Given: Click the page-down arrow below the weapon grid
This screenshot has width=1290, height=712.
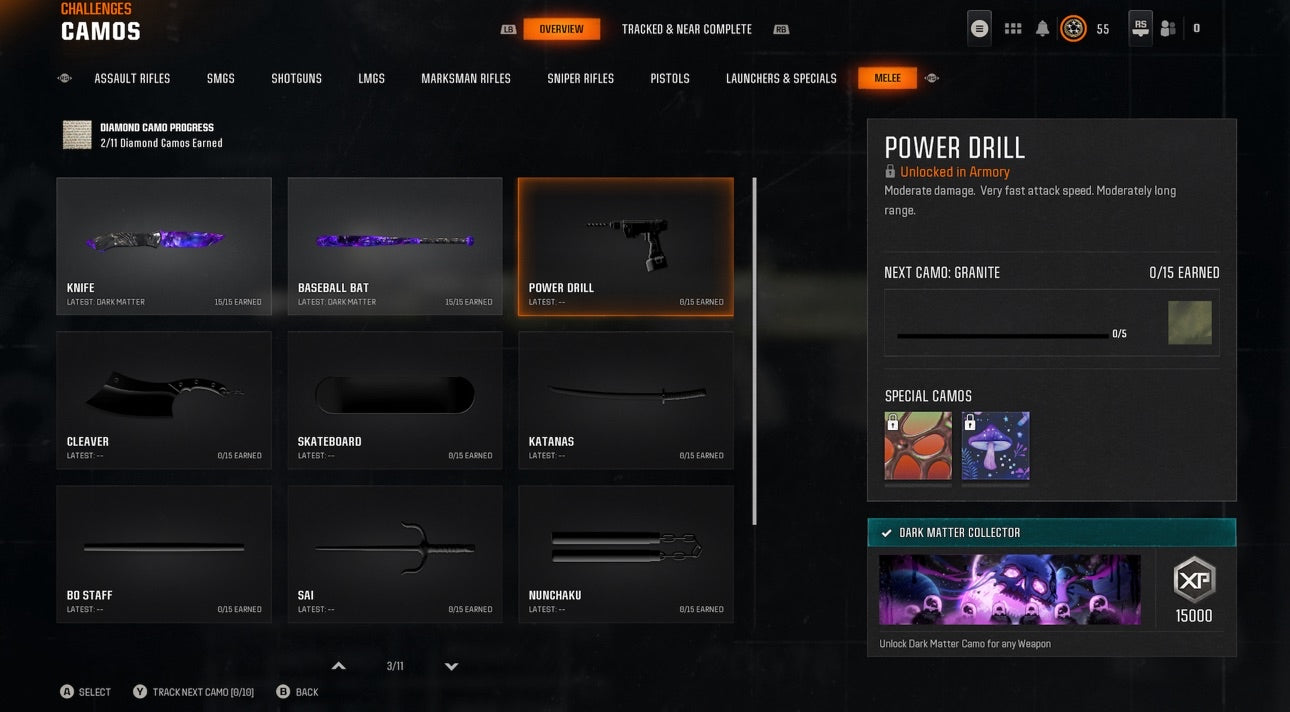Looking at the screenshot, I should 451,667.
